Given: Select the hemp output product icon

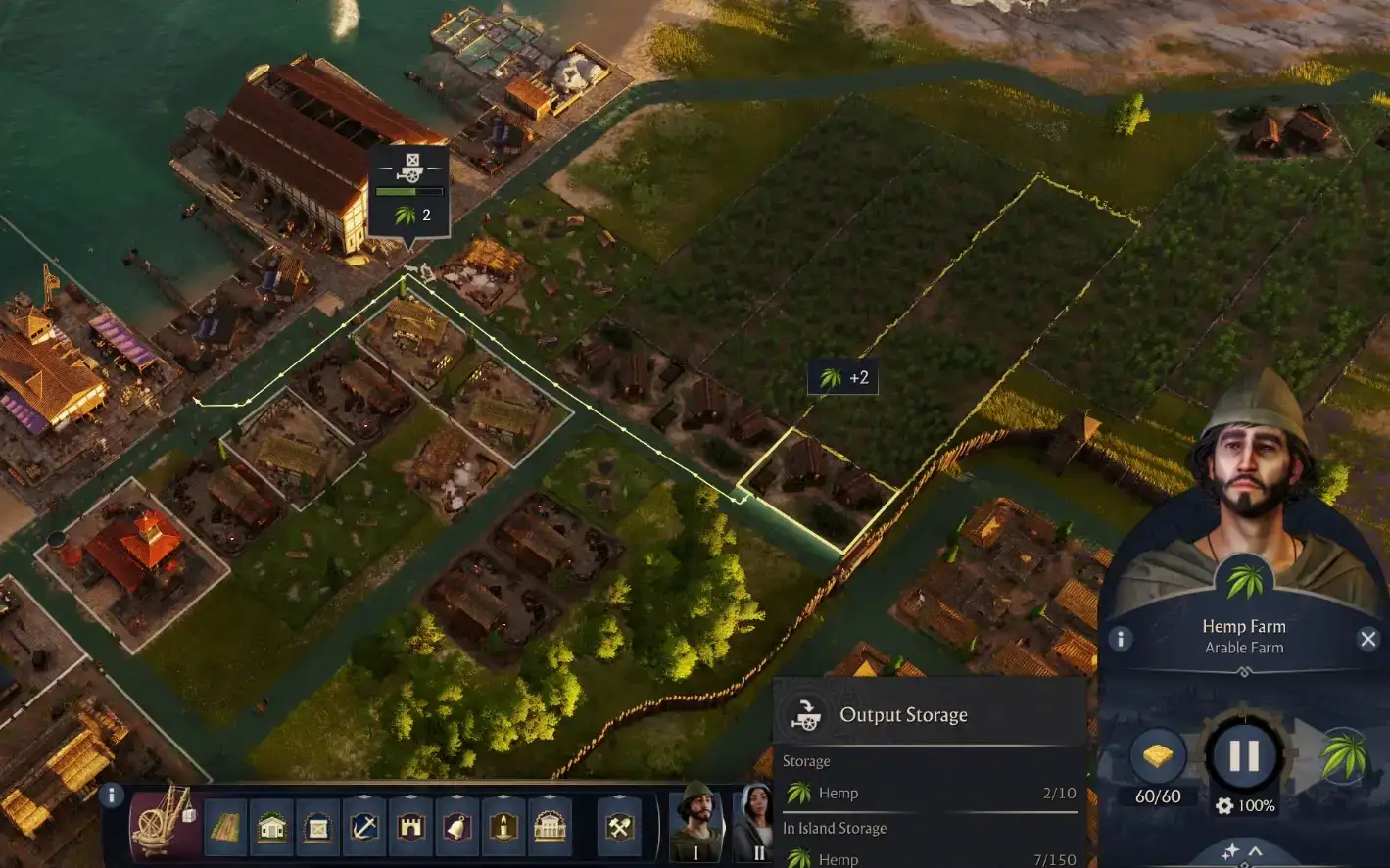Looking at the screenshot, I should coord(1344,756).
